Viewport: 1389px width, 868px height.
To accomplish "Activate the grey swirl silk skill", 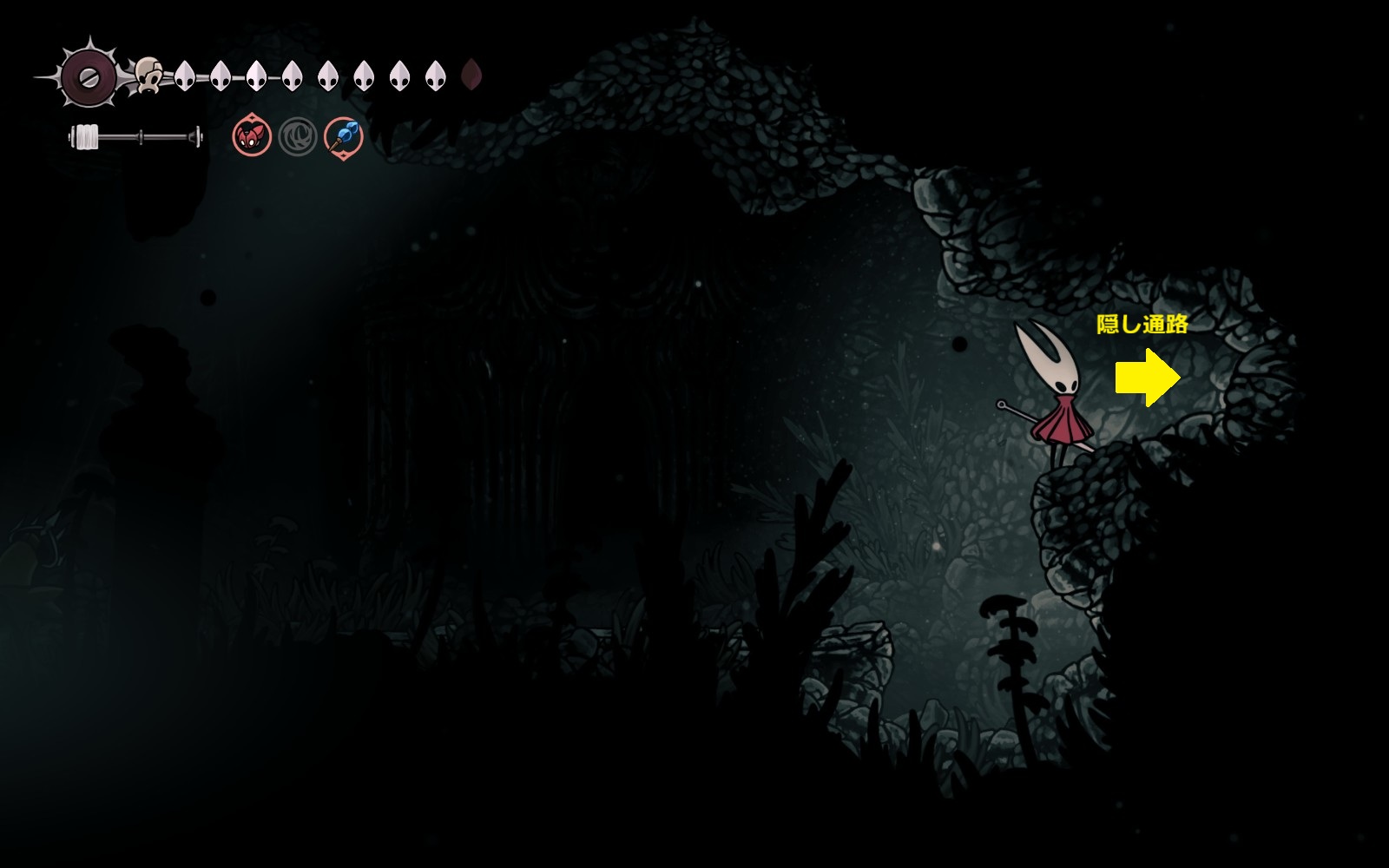I will [298, 137].
